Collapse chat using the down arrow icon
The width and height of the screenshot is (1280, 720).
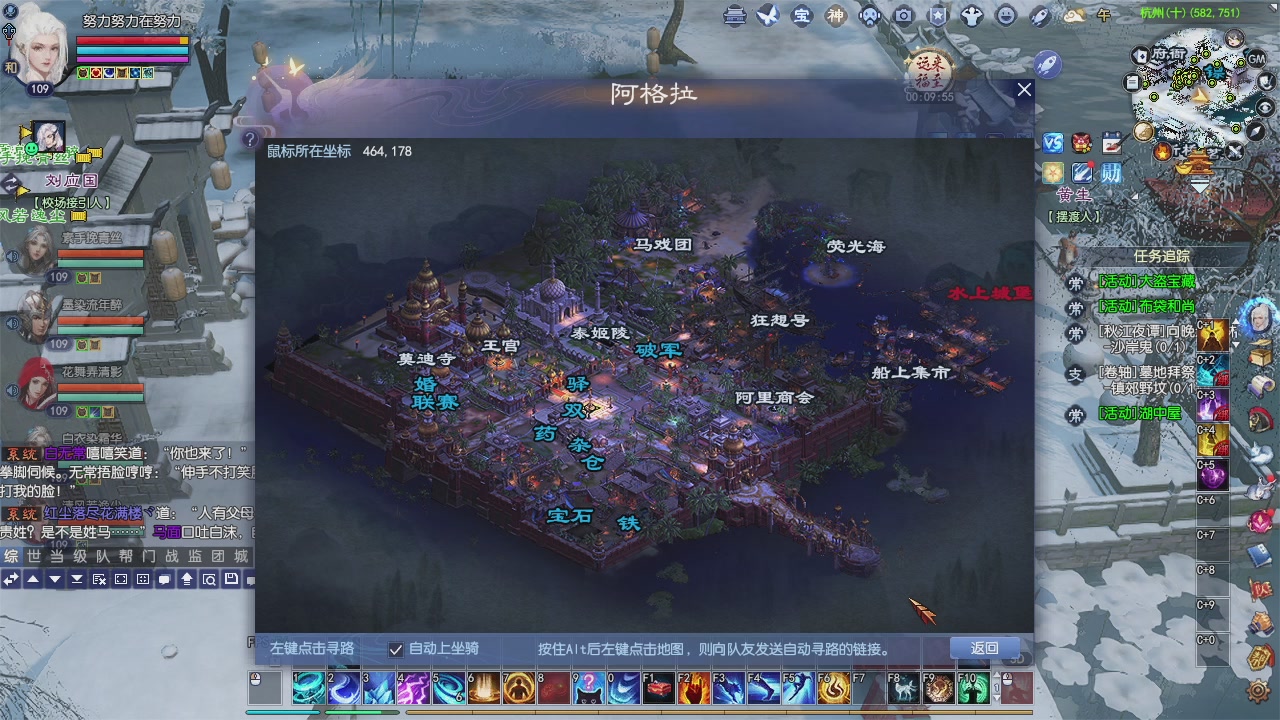[55, 579]
